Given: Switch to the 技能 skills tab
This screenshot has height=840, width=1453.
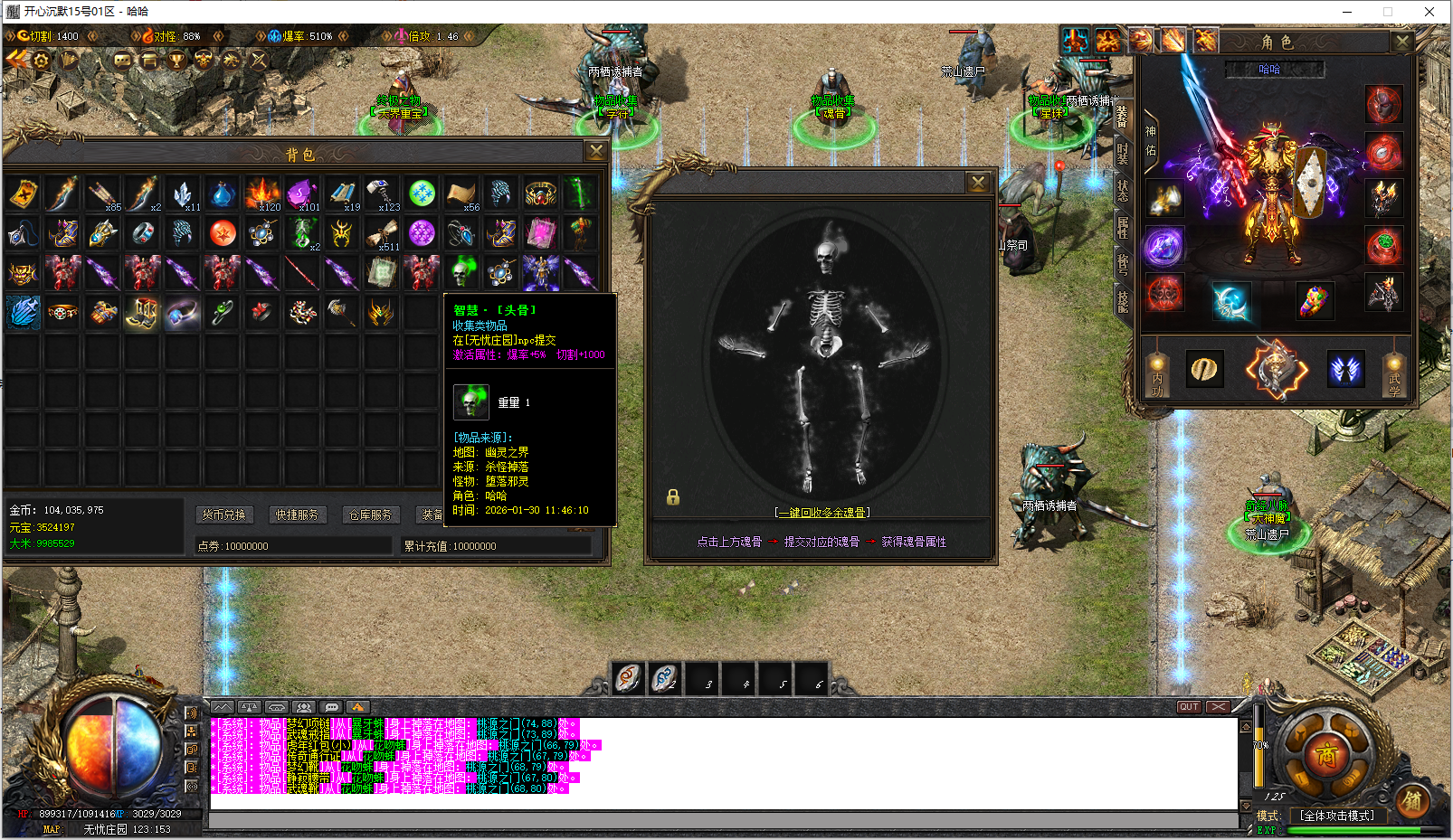Looking at the screenshot, I should coord(1123,301).
